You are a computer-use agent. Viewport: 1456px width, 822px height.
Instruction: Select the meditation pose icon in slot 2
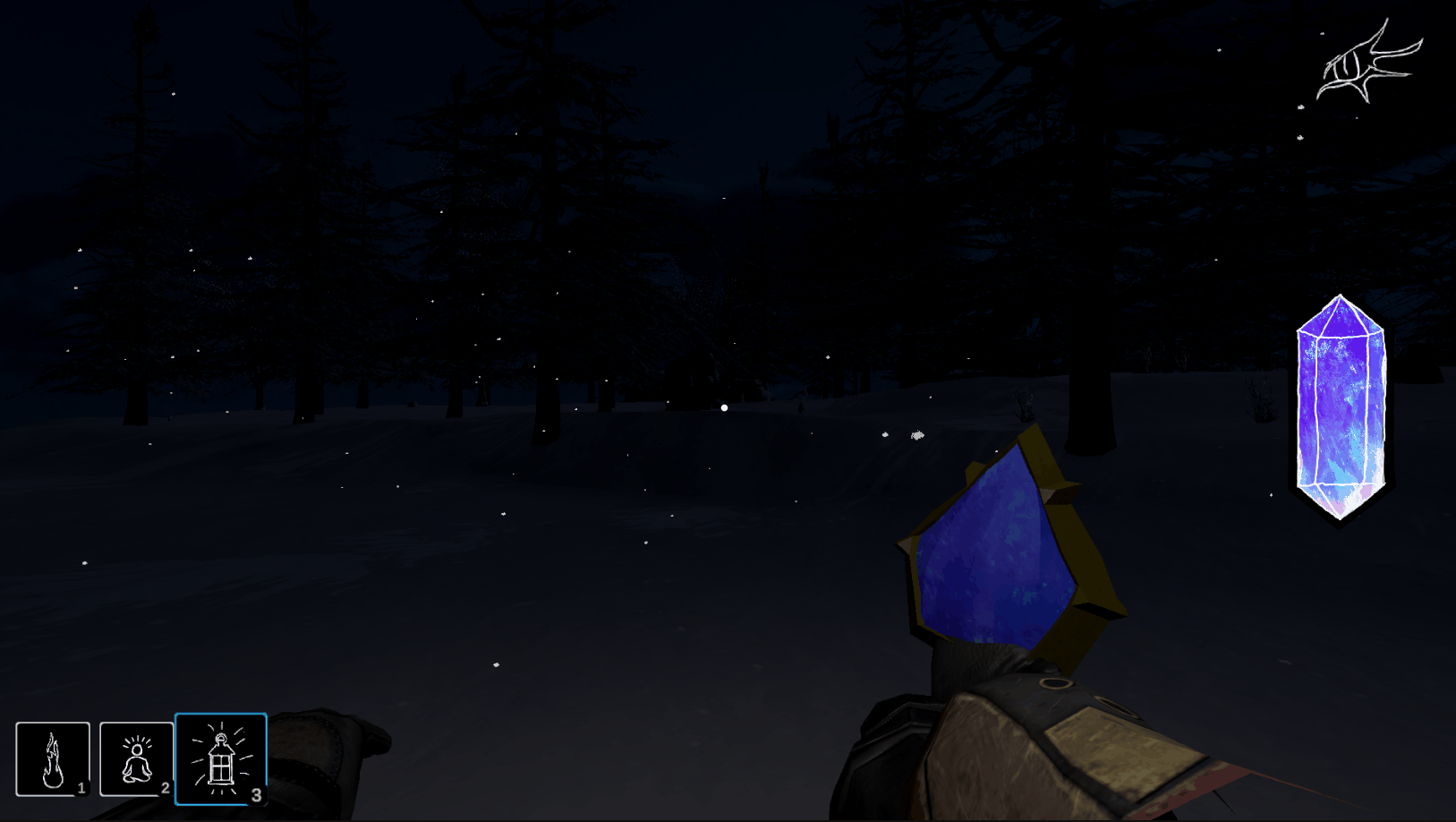pos(136,759)
